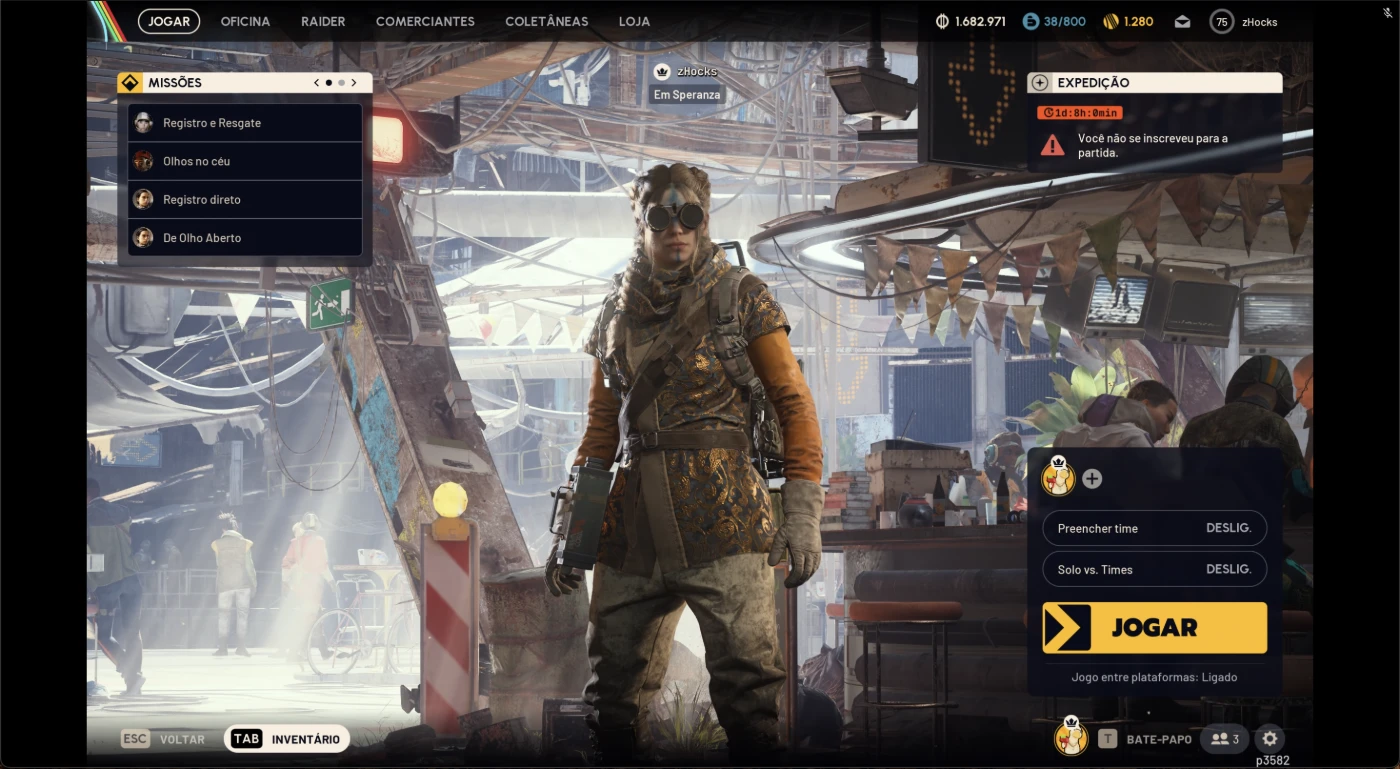1400x769 pixels.
Task: Toggle the Solo vs. Times option
Action: coord(1154,569)
